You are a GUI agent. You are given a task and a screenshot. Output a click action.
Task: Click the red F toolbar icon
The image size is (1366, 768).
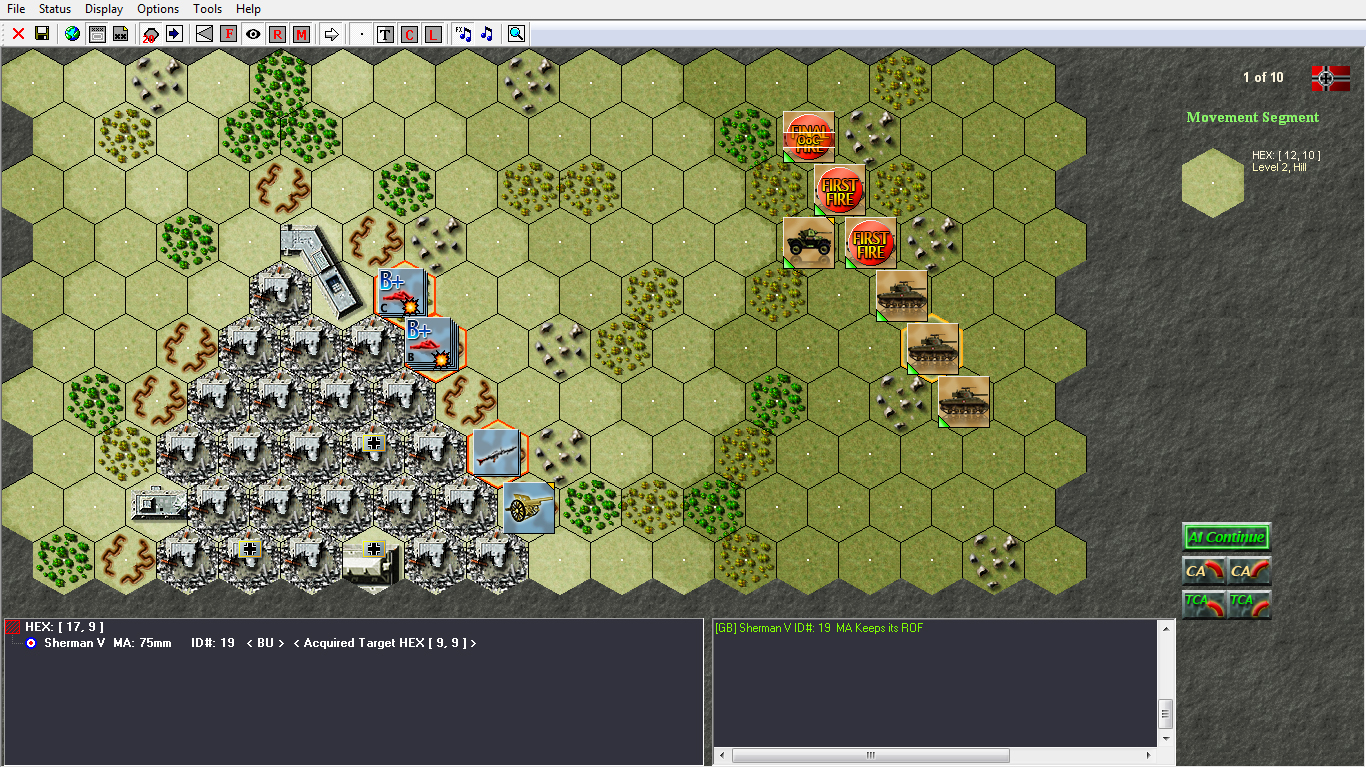(228, 33)
